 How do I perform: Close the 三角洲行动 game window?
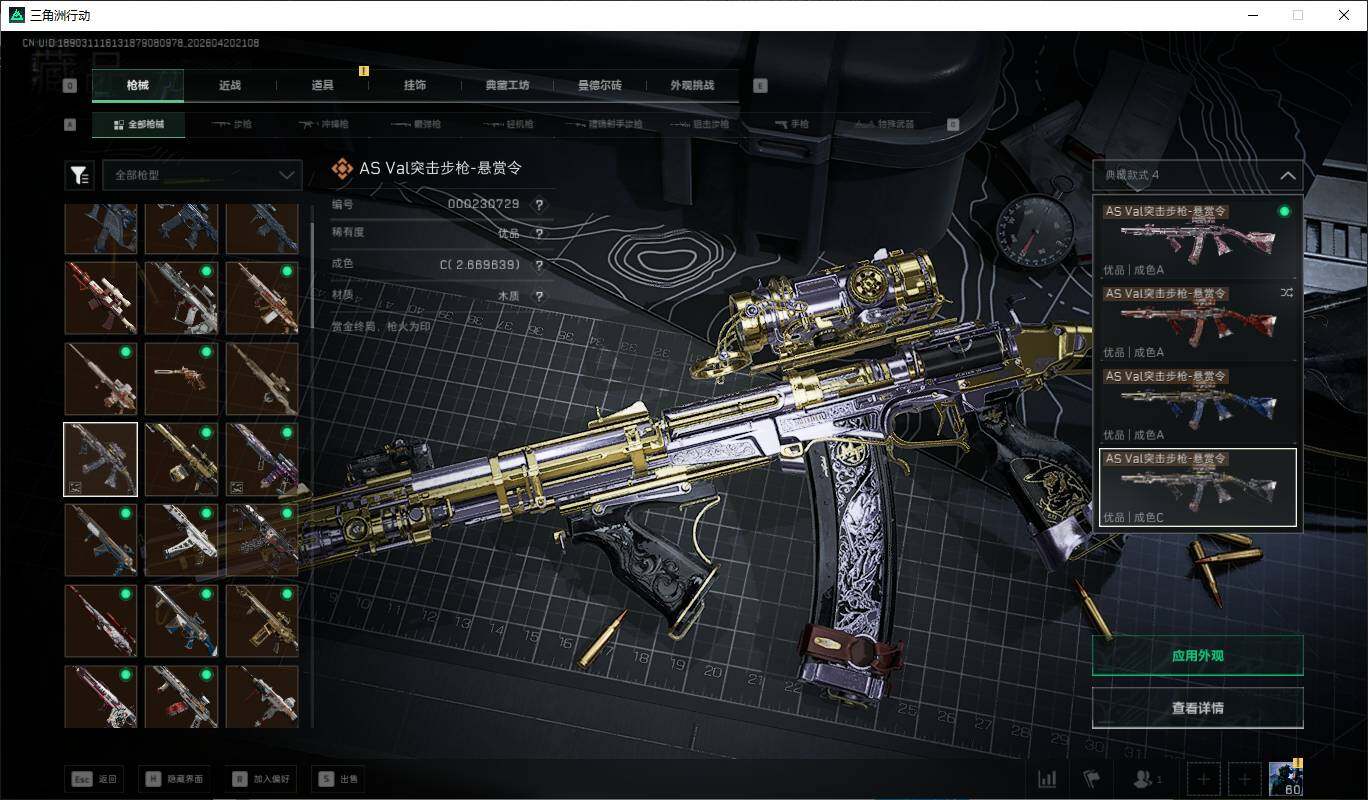click(1343, 15)
